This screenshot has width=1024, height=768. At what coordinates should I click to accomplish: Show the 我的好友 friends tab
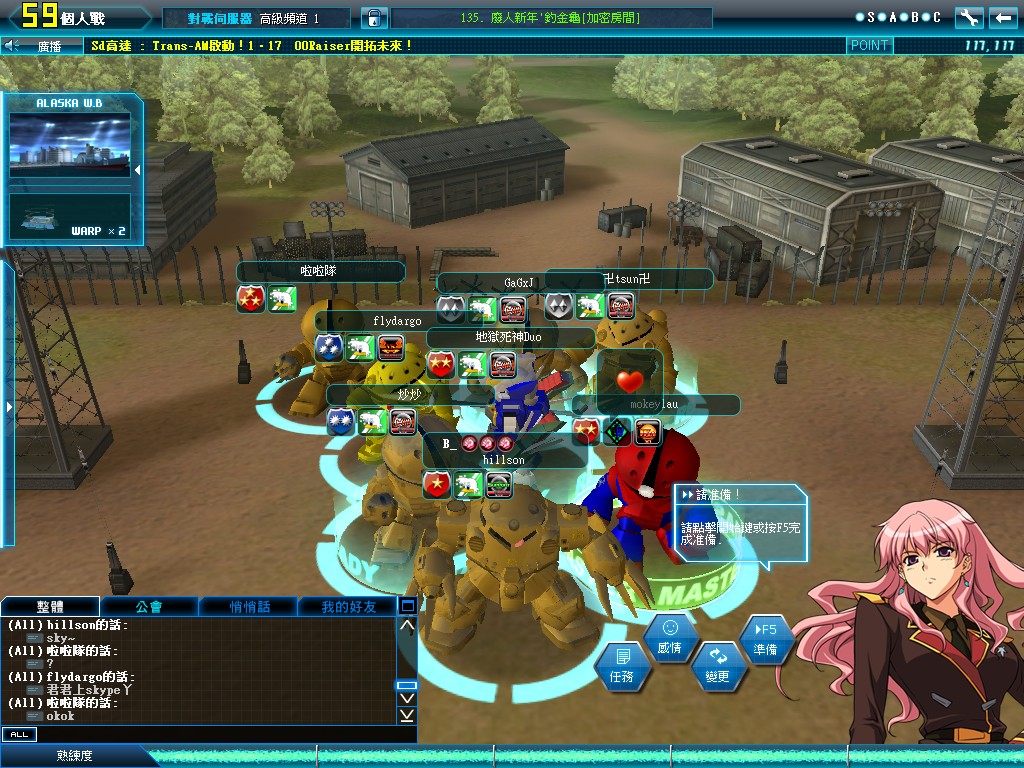coord(349,606)
